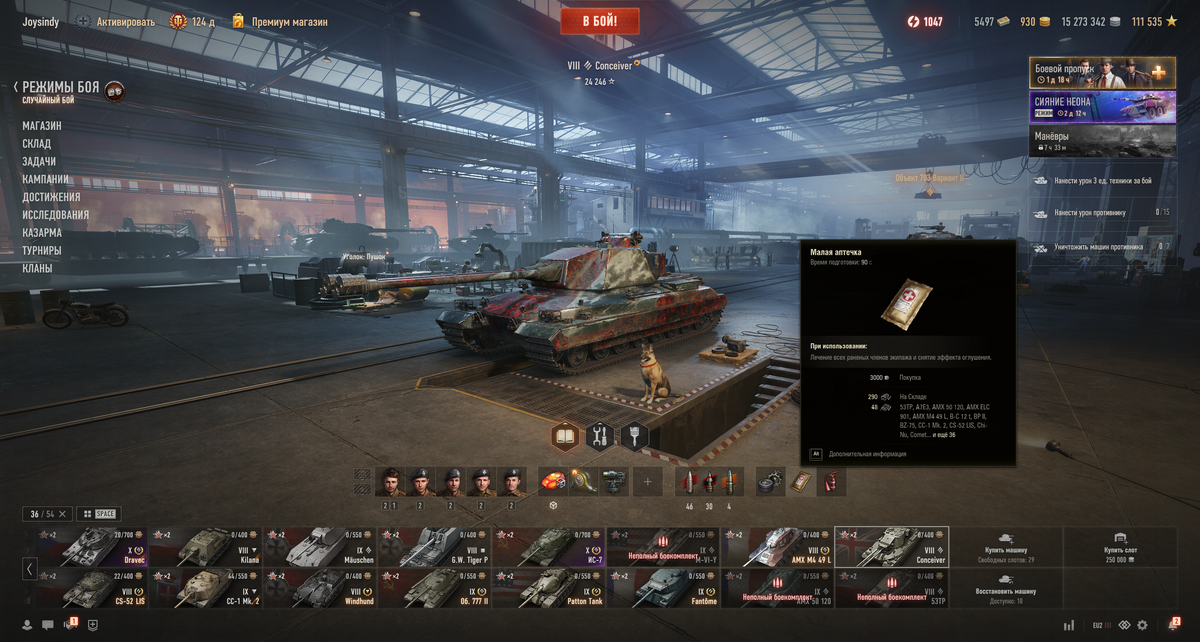Start battle with the red В БОЙ! button
Image resolution: width=1200 pixels, height=642 pixels.
coord(600,21)
